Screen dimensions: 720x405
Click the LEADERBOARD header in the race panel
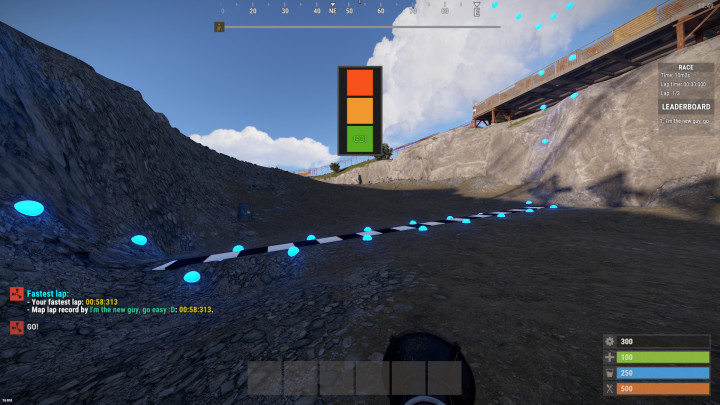686,106
